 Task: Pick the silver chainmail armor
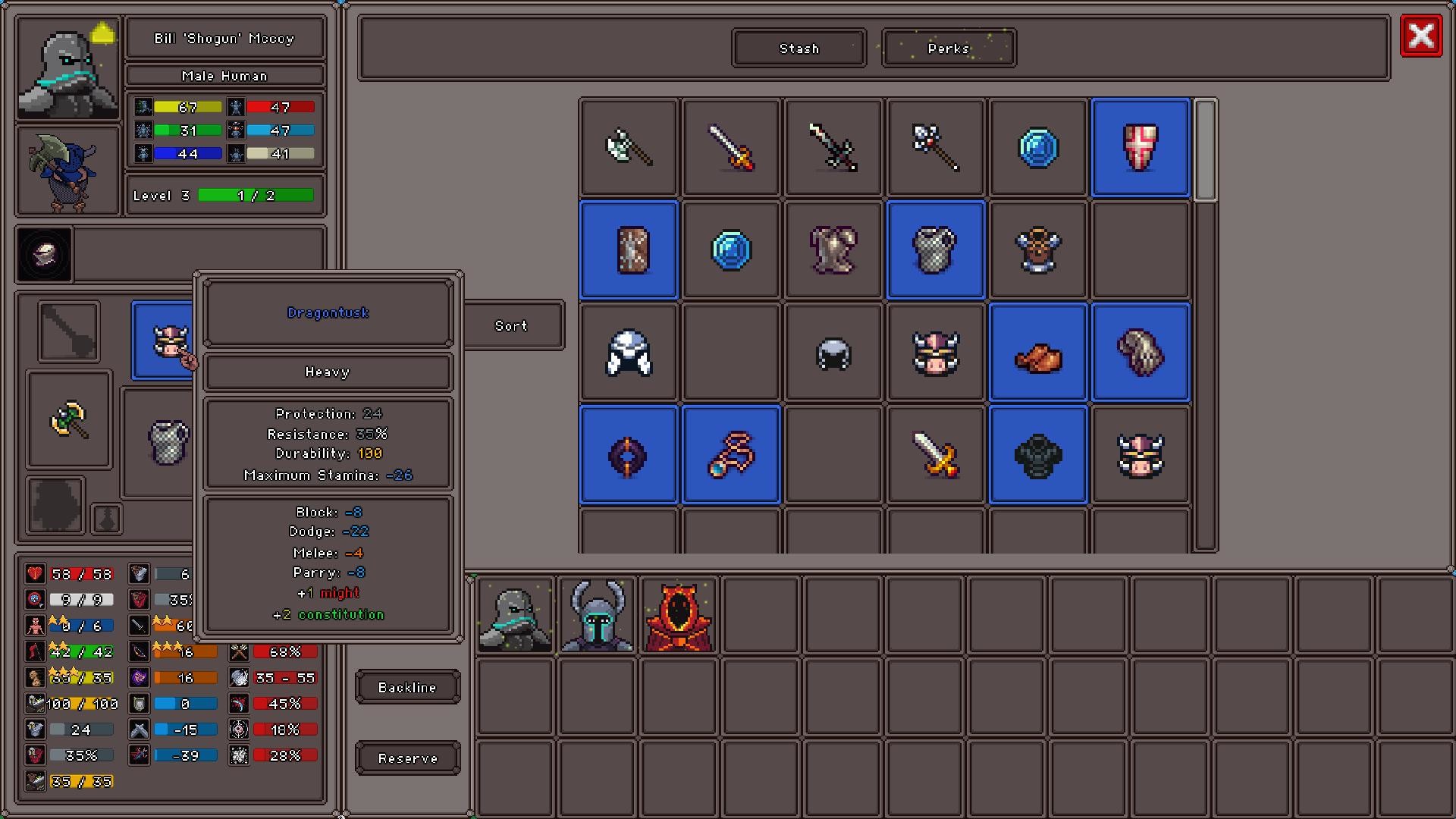pyautogui.click(x=935, y=249)
